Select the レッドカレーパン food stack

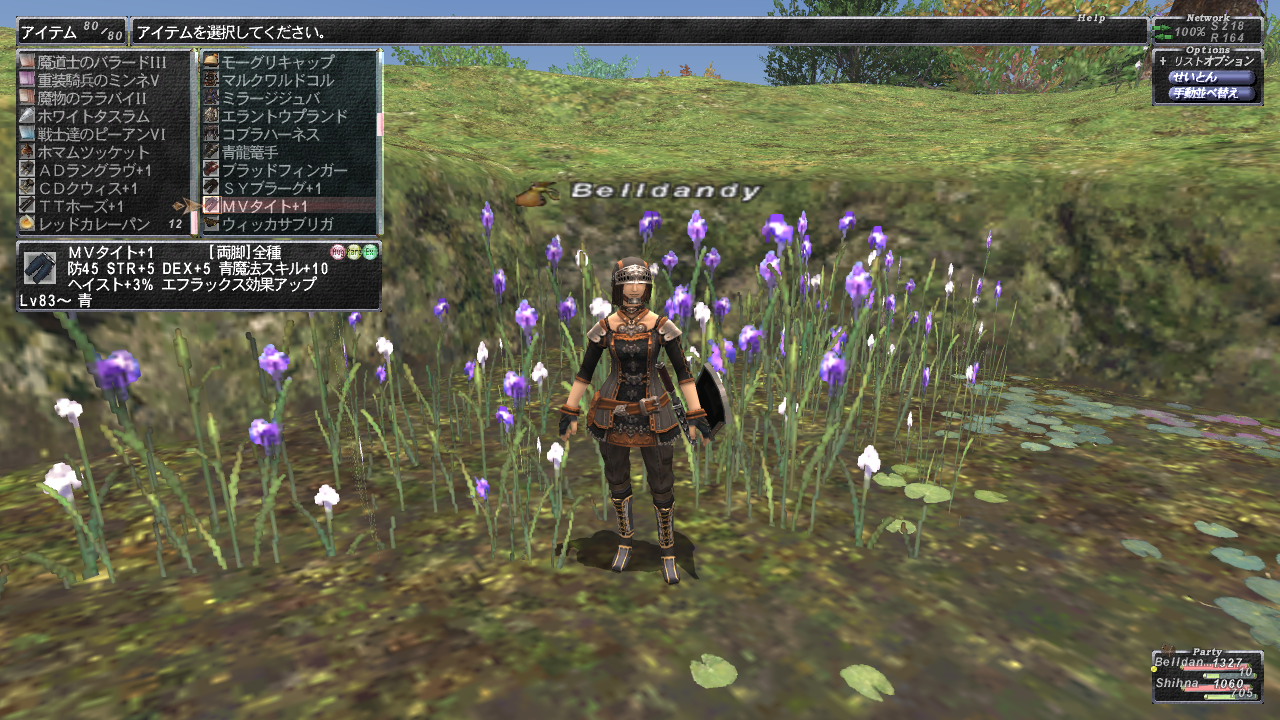click(x=94, y=223)
